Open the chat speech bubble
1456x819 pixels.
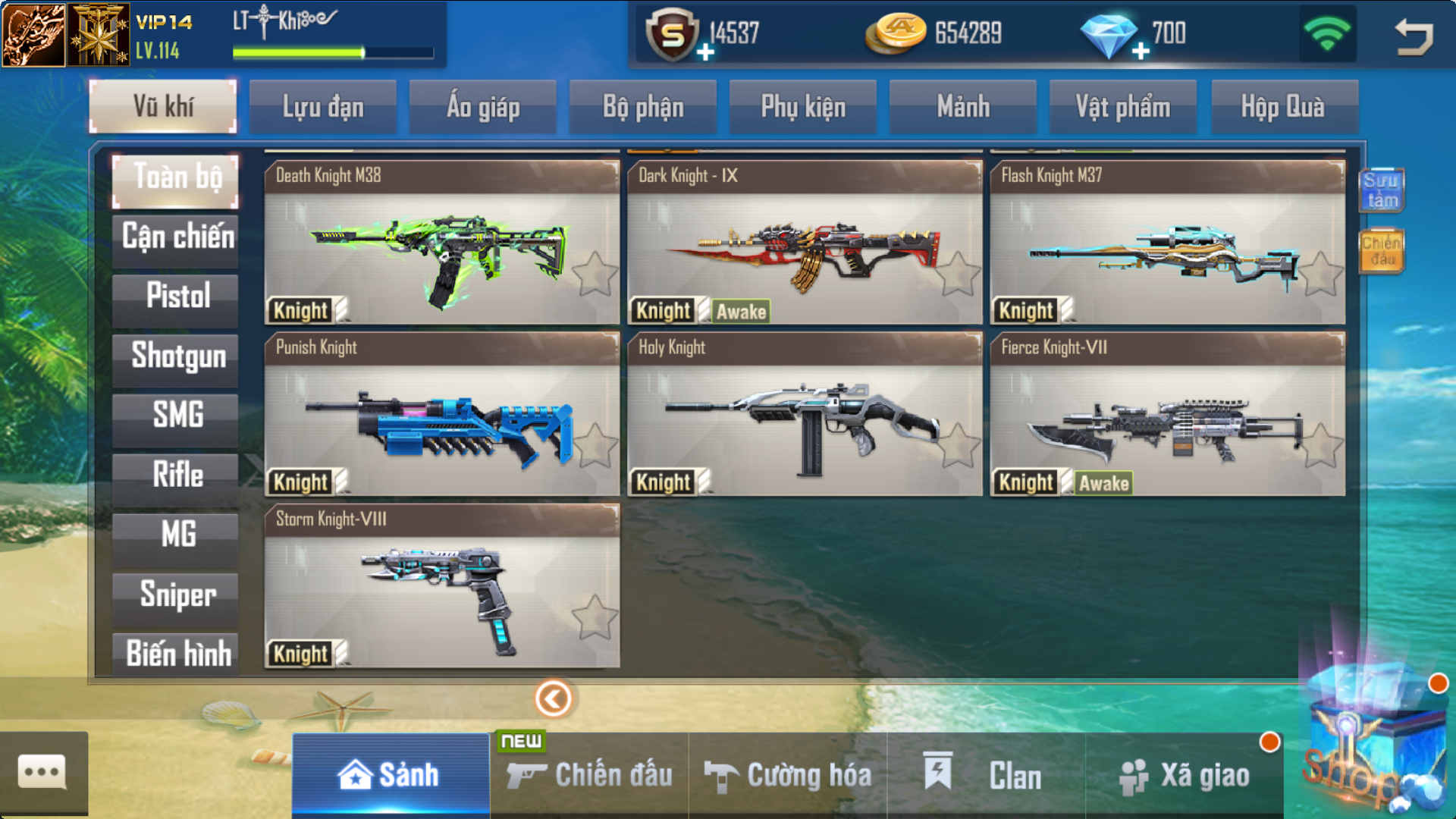coord(42,773)
